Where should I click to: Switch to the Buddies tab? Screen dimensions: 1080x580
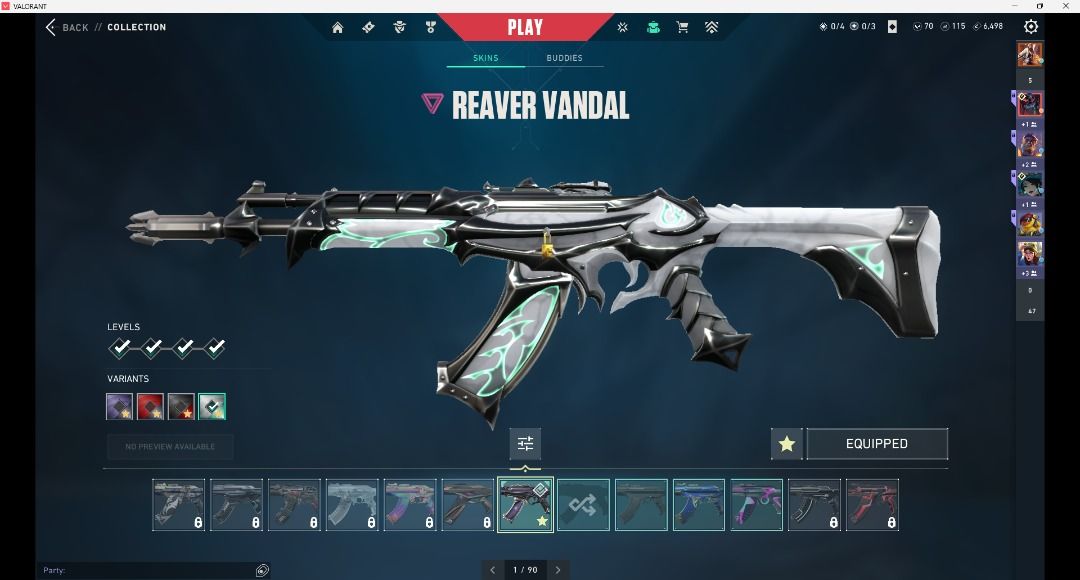tap(564, 58)
